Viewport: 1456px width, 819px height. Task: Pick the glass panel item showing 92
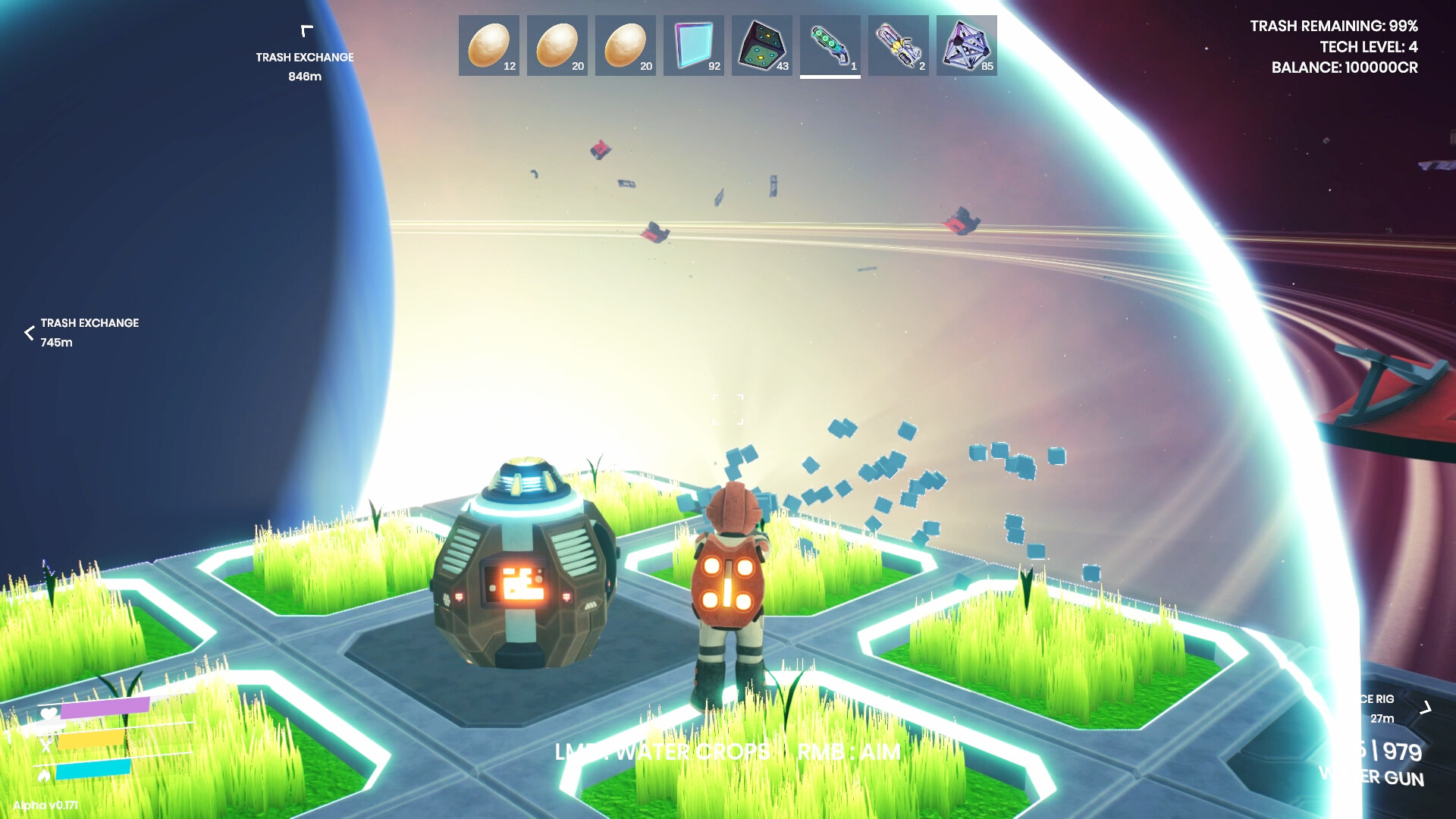coord(694,45)
